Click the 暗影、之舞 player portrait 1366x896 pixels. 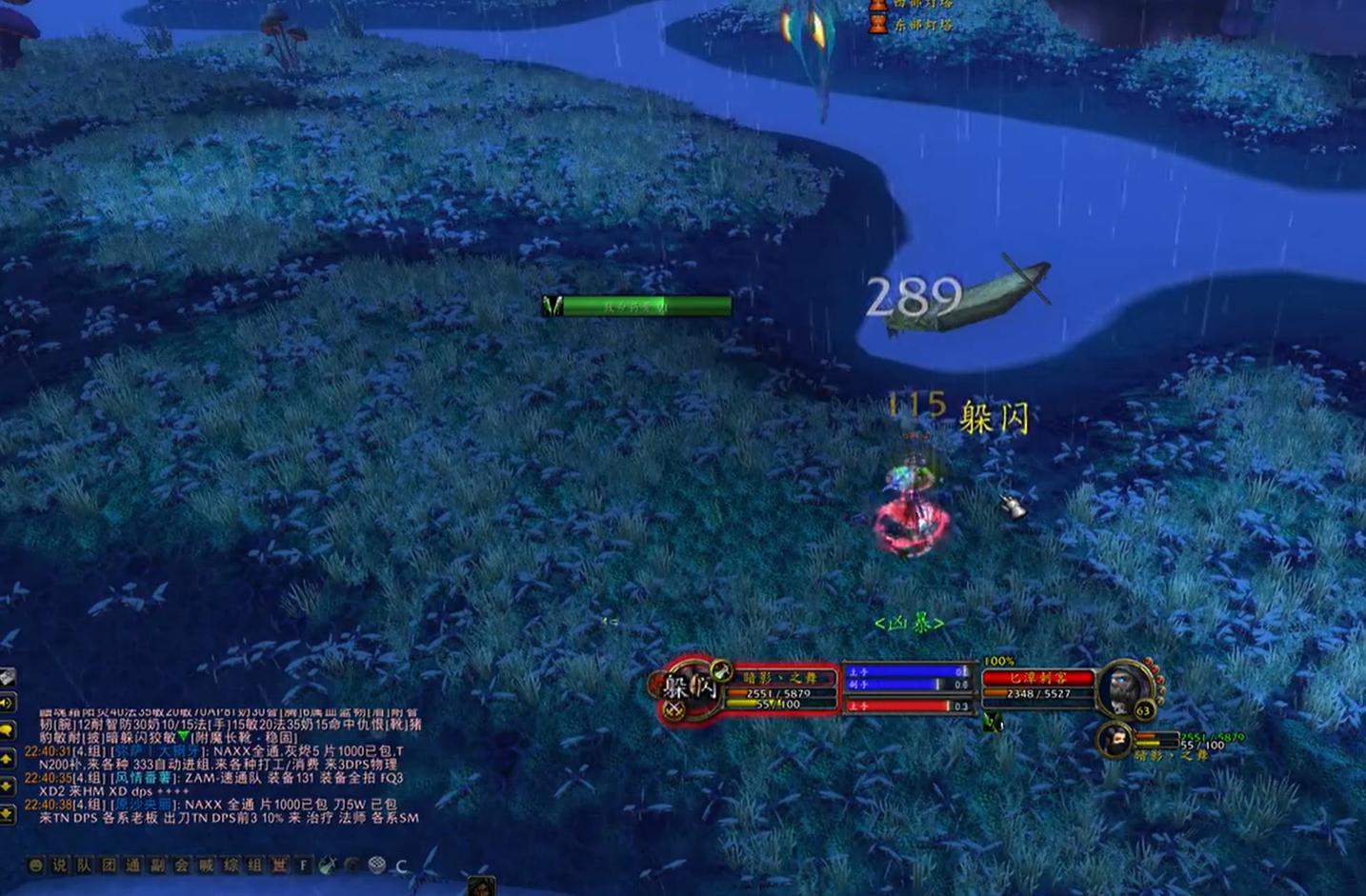(x=691, y=690)
